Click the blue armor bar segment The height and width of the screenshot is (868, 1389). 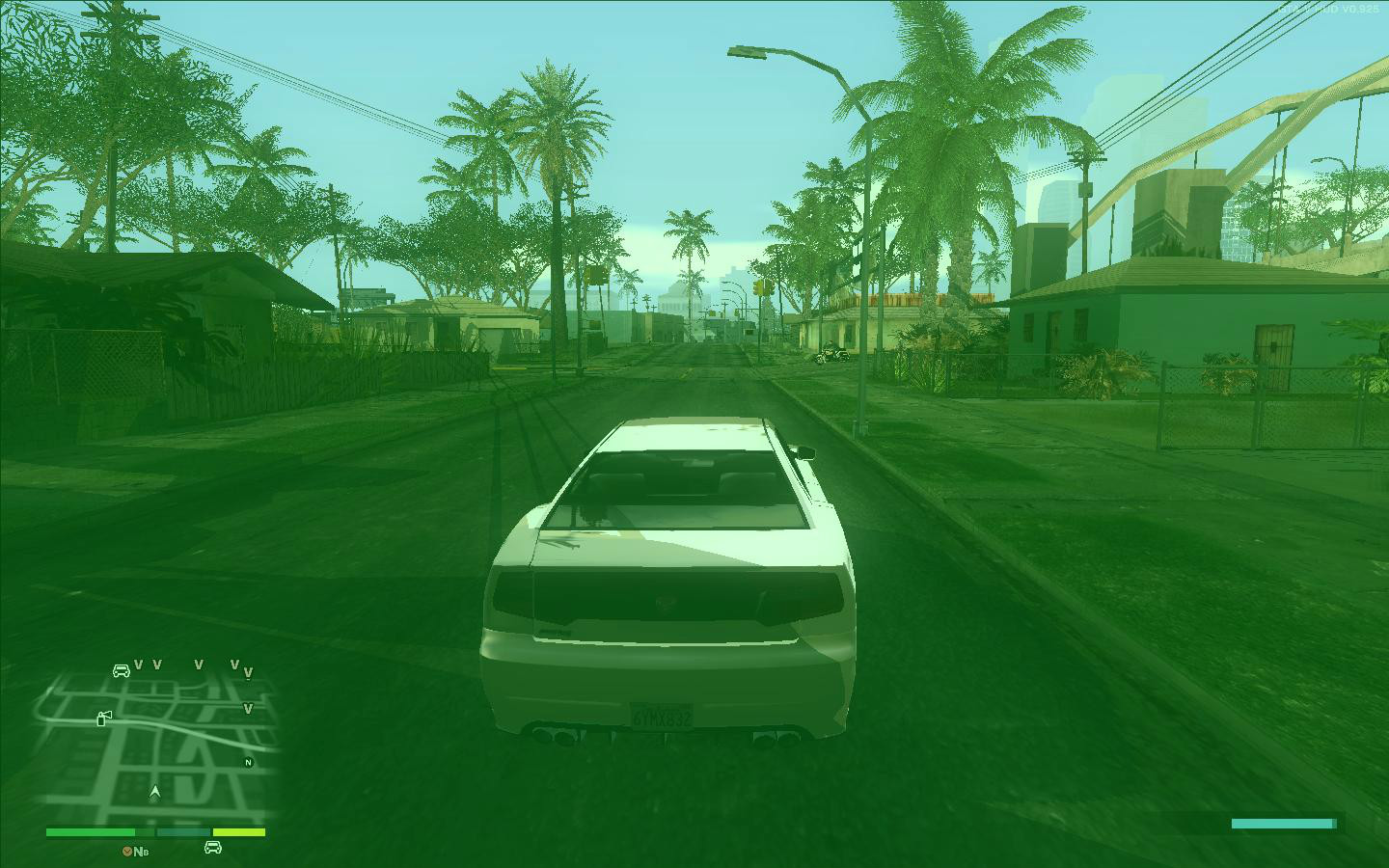pos(183,830)
